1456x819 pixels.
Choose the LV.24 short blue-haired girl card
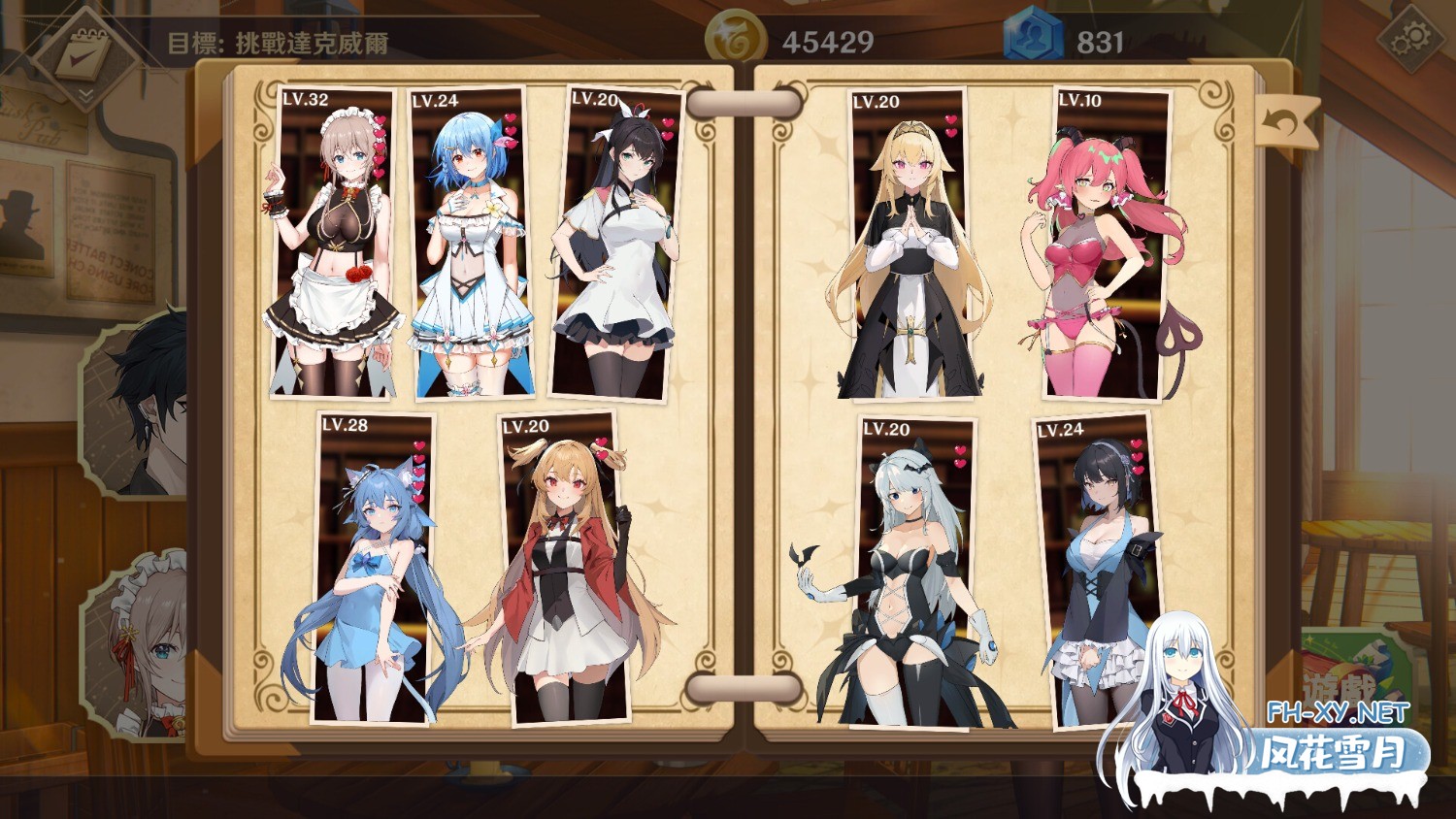tap(470, 243)
